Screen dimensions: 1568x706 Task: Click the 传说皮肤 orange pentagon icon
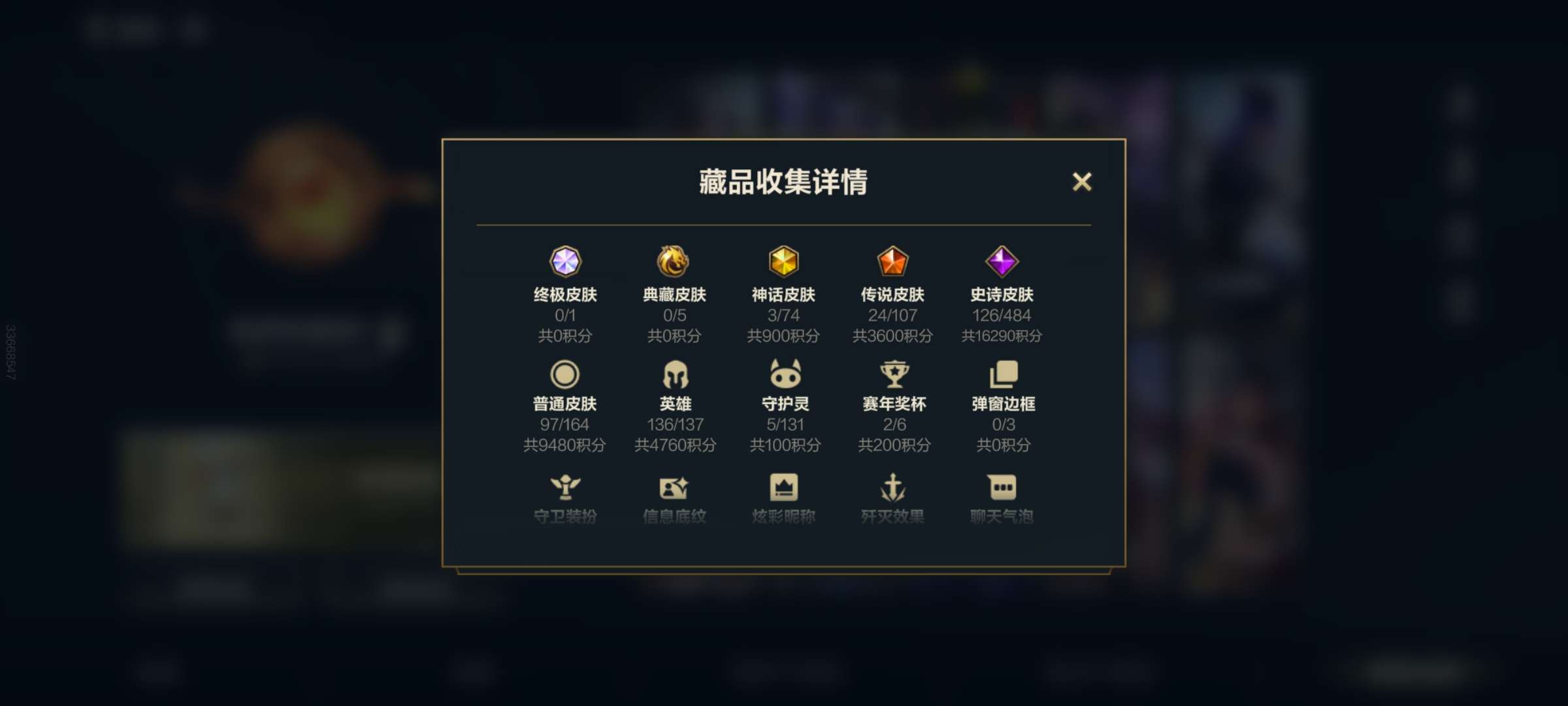click(892, 261)
